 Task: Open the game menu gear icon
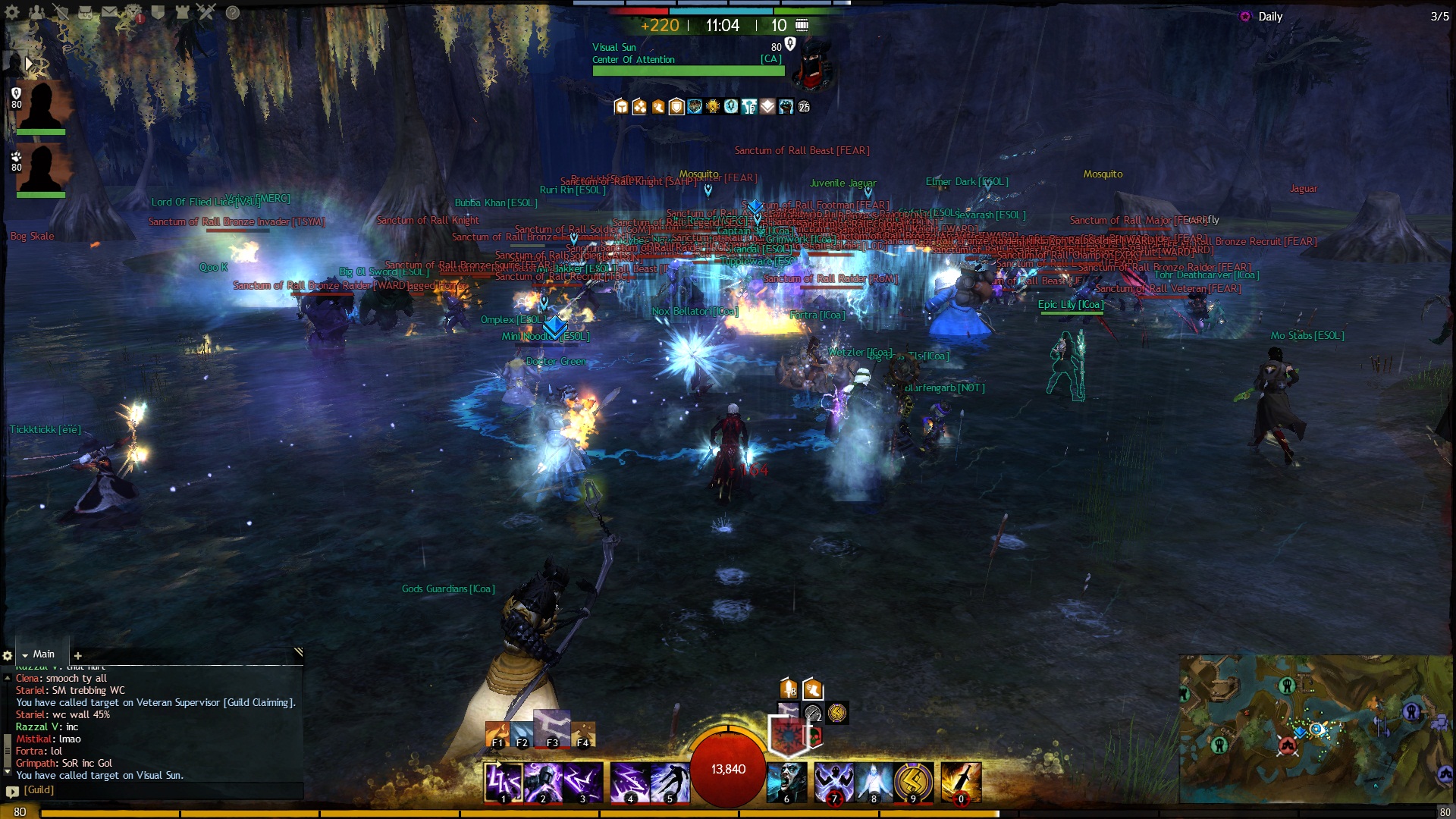pyautogui.click(x=12, y=12)
